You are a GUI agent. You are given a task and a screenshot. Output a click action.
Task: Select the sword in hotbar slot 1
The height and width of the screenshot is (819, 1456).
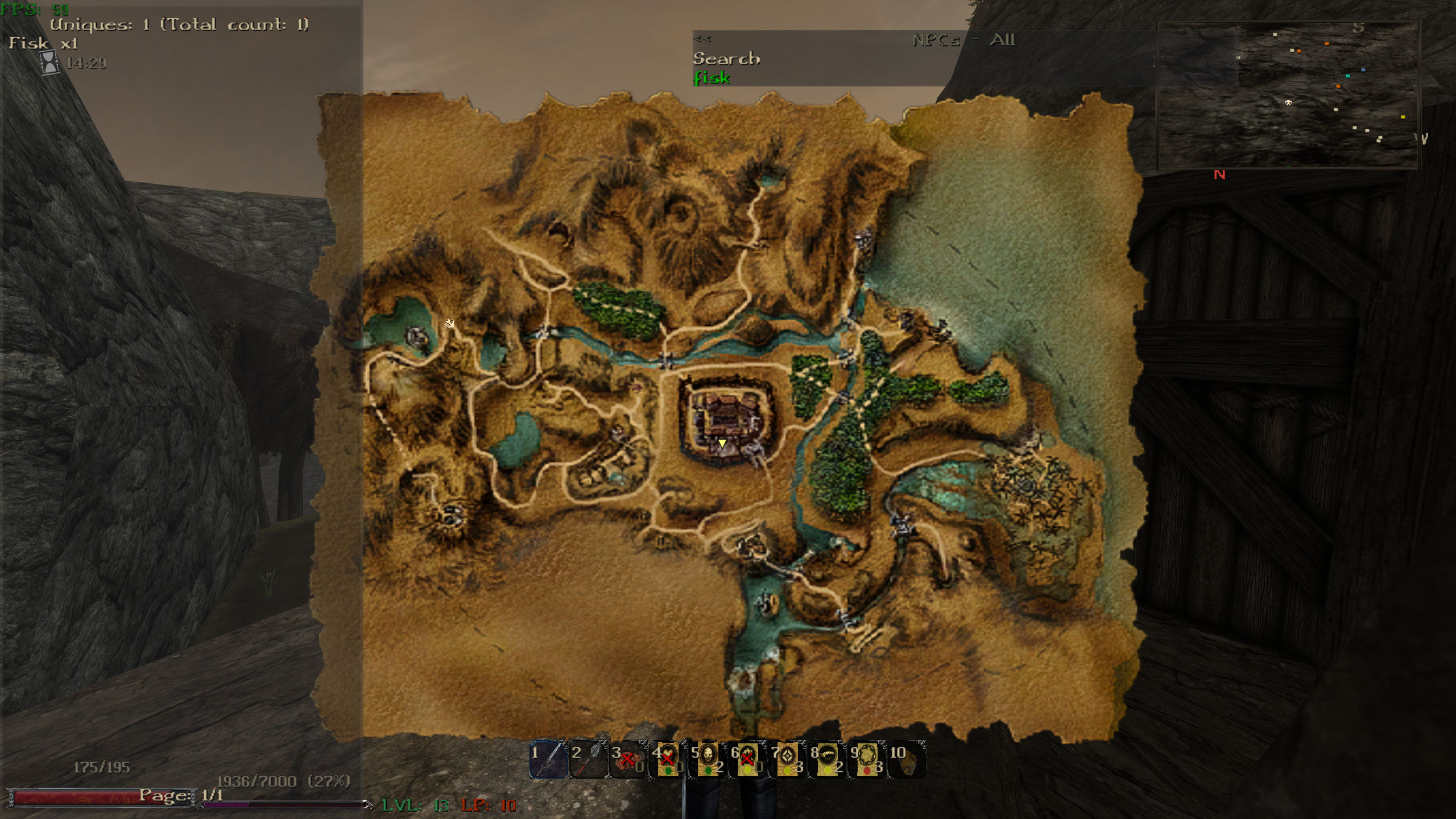pyautogui.click(x=548, y=760)
